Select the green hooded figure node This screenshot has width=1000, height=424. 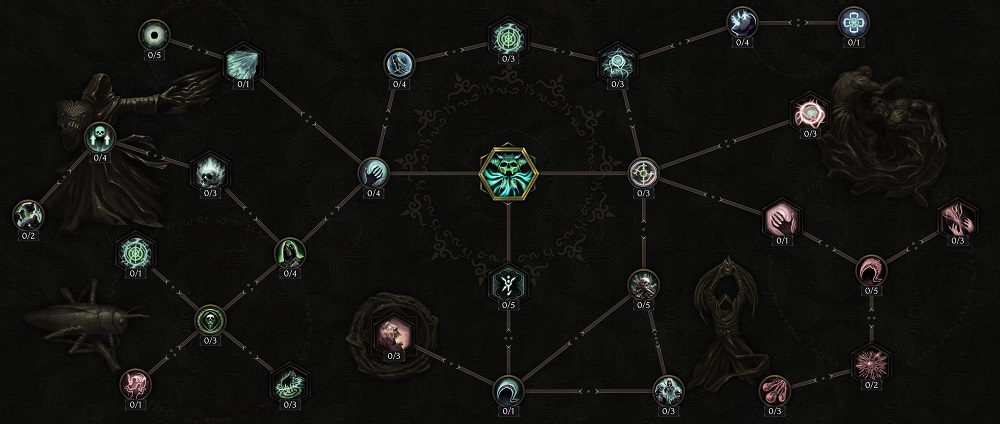290,254
